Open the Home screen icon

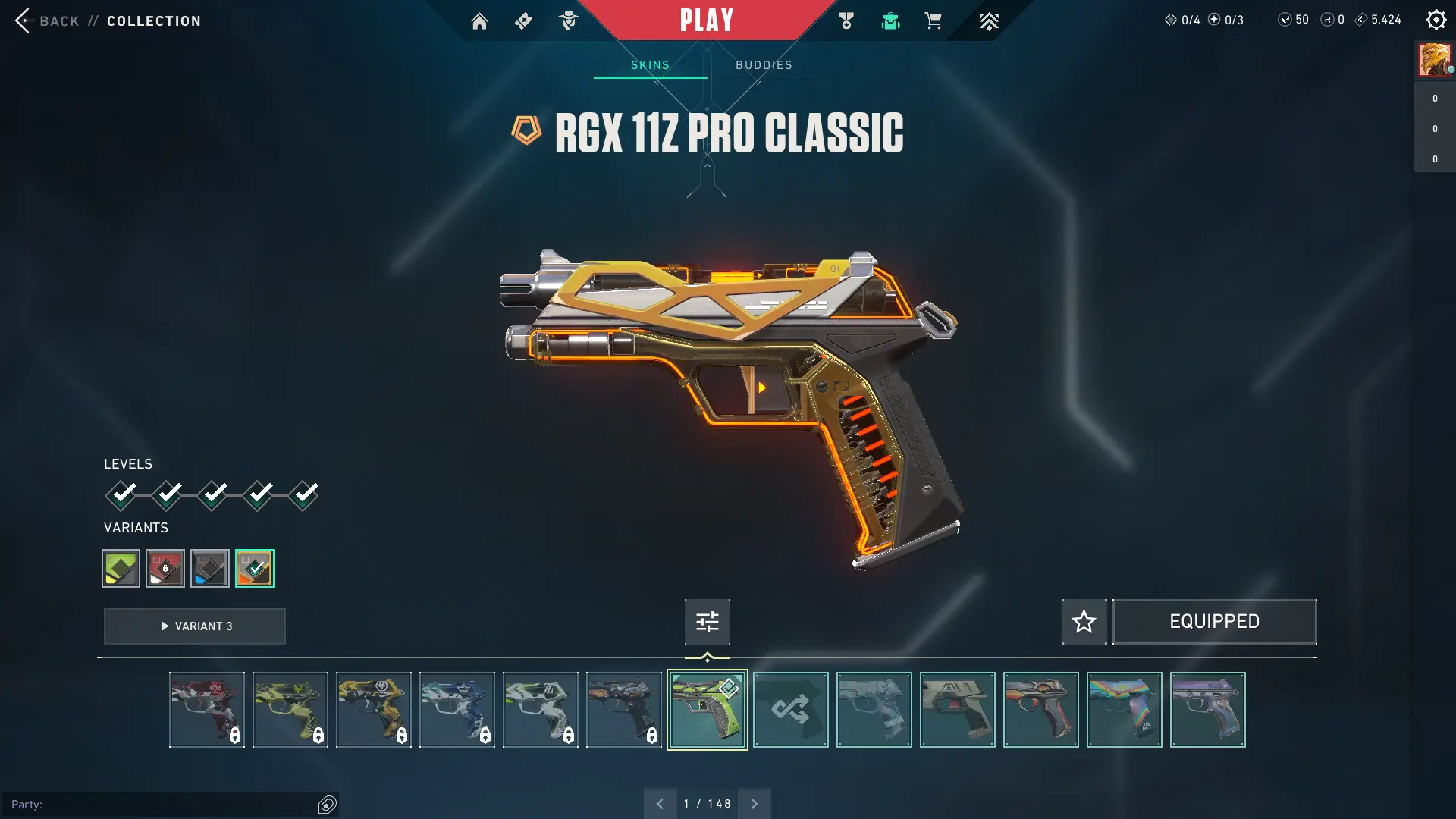tap(479, 21)
